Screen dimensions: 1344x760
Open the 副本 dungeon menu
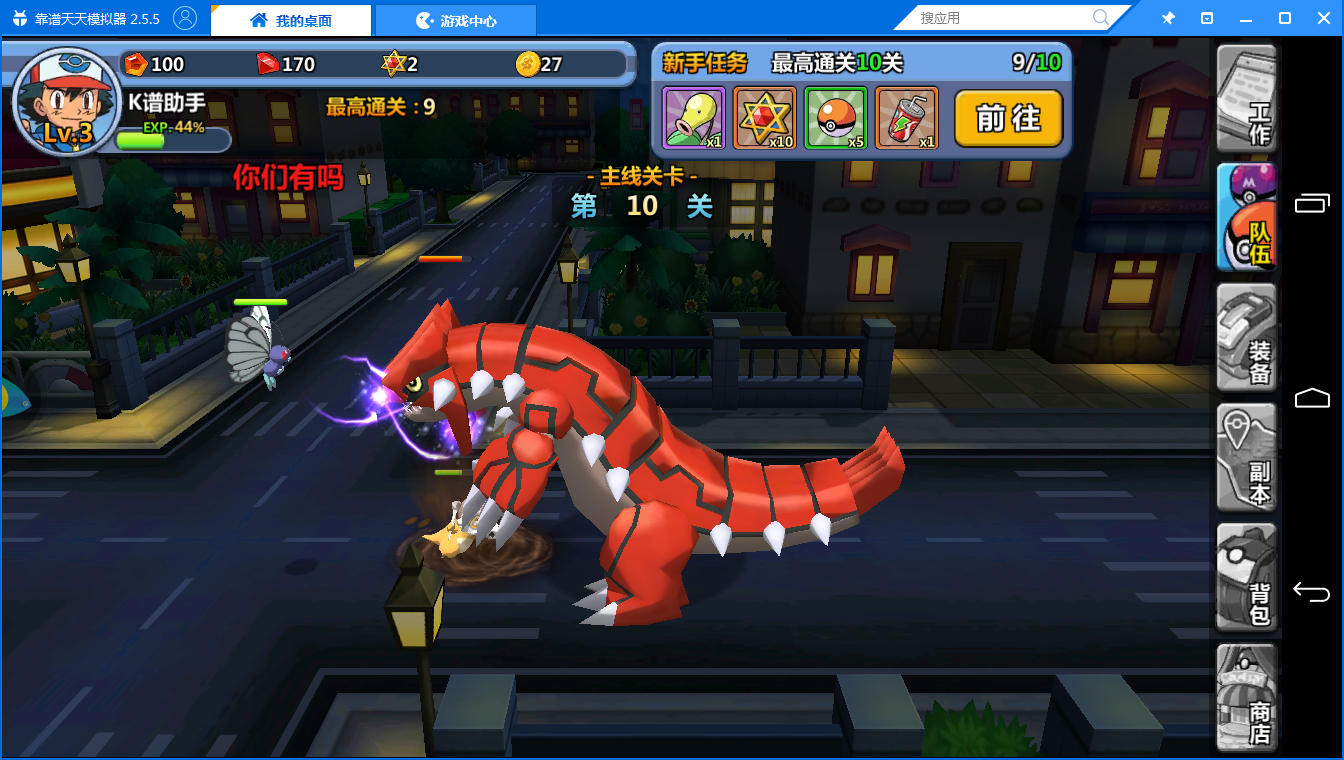coord(1246,458)
